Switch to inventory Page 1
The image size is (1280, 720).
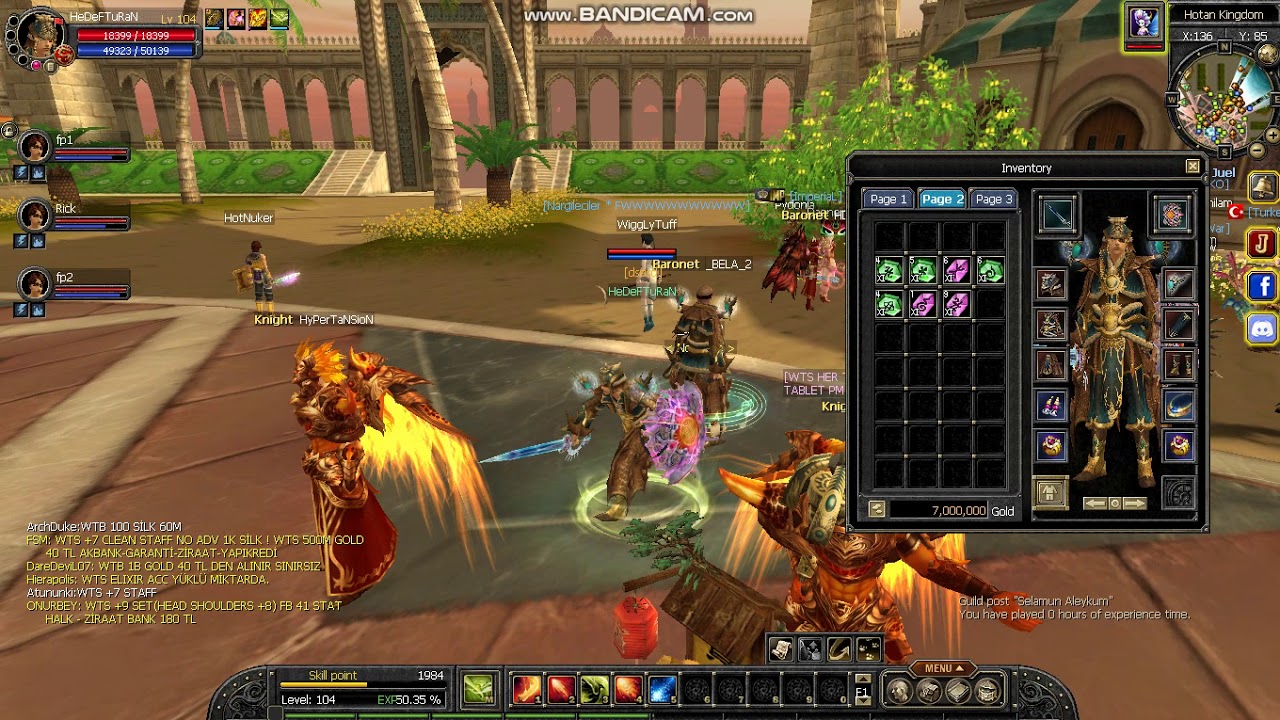[x=888, y=199]
